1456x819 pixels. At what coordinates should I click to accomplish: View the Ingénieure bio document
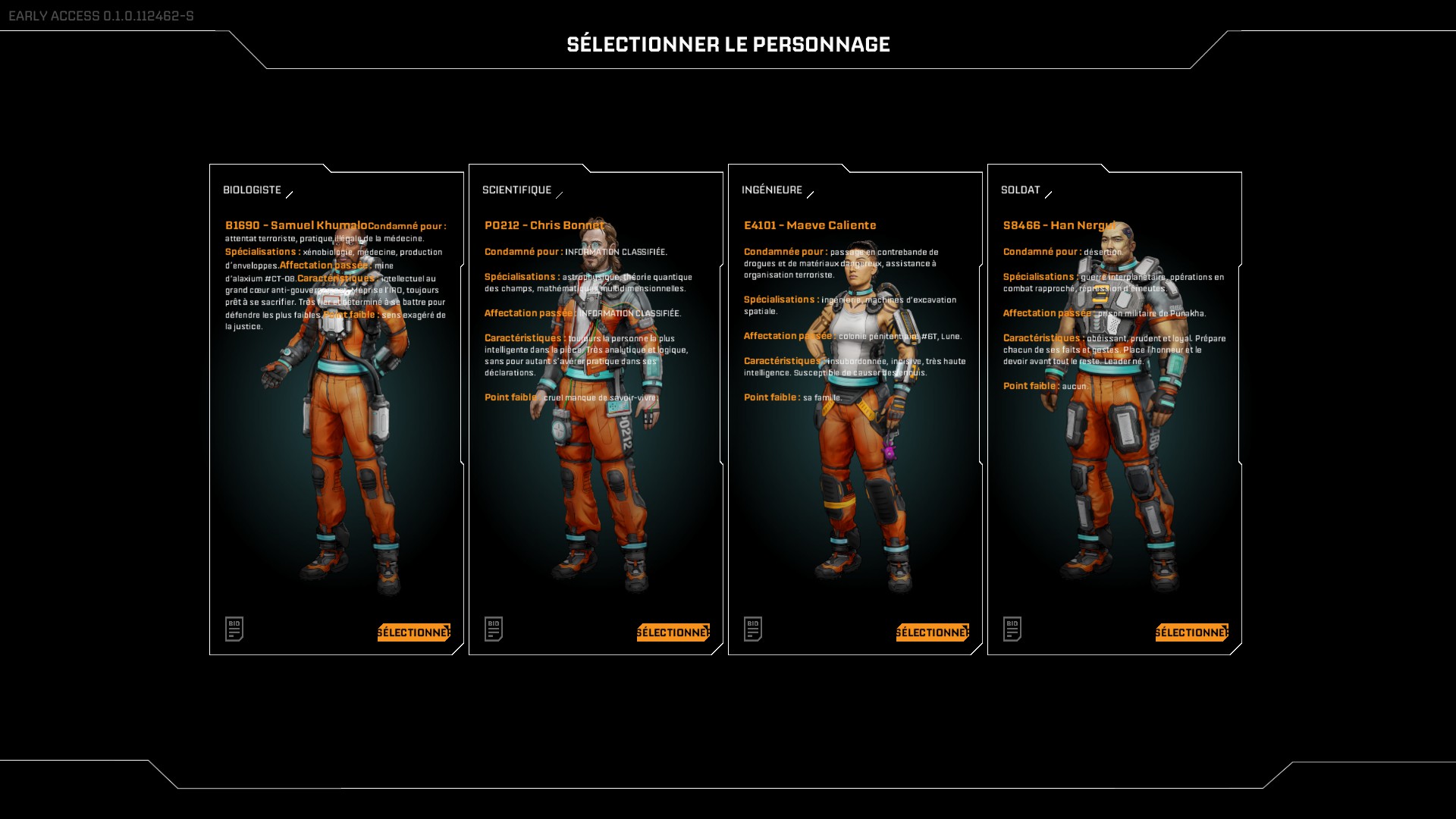[753, 629]
